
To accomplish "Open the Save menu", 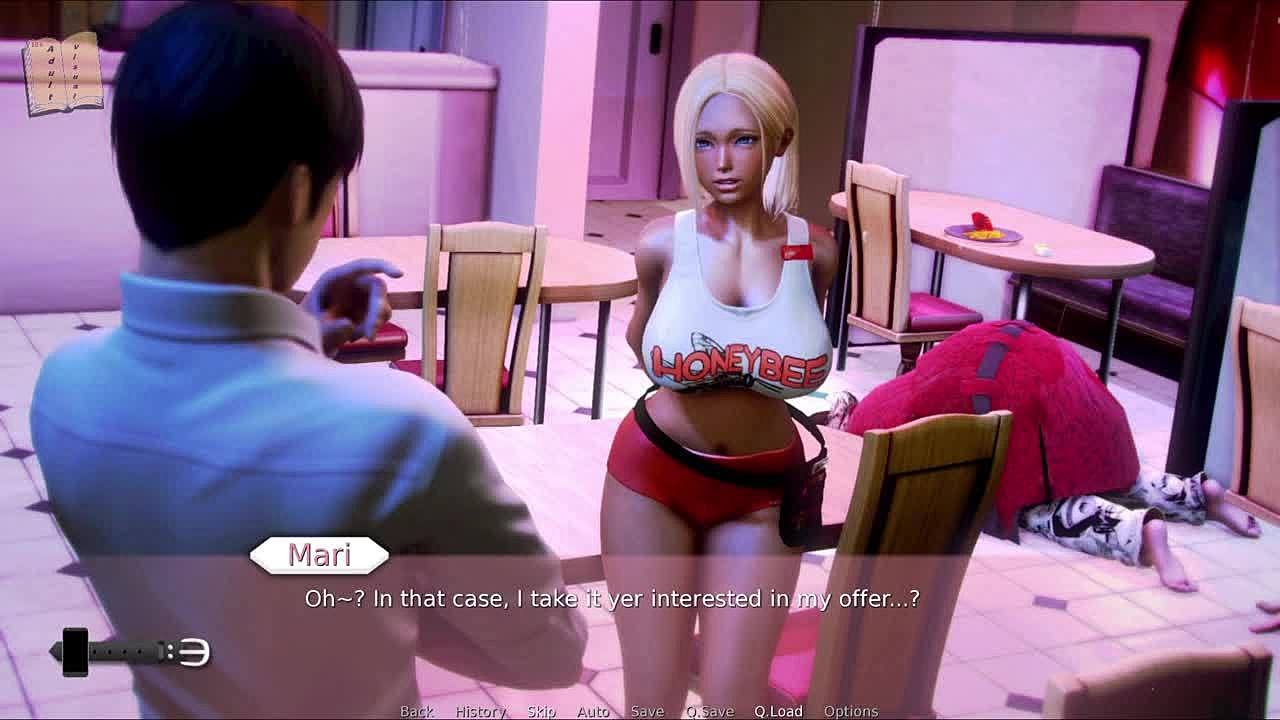I will coord(647,711).
